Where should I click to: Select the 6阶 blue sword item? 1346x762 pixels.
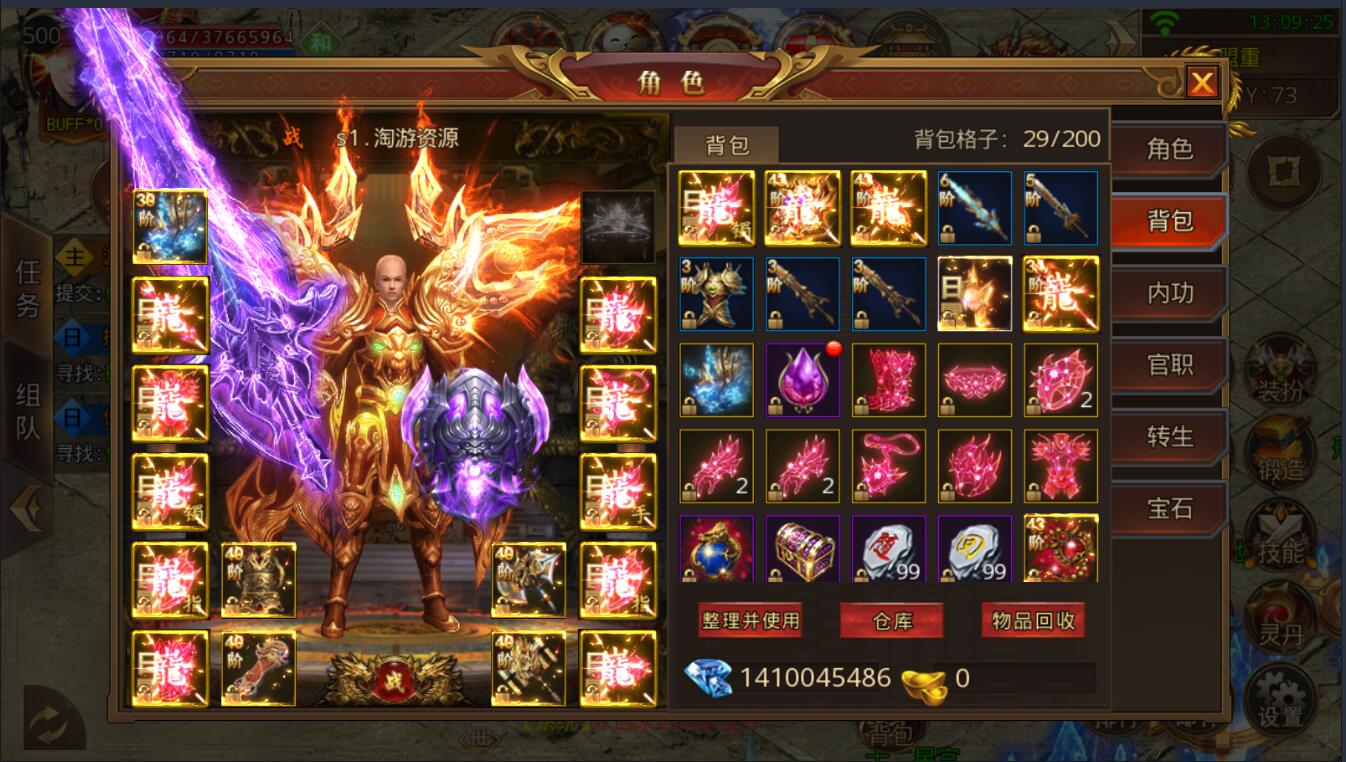coord(974,208)
